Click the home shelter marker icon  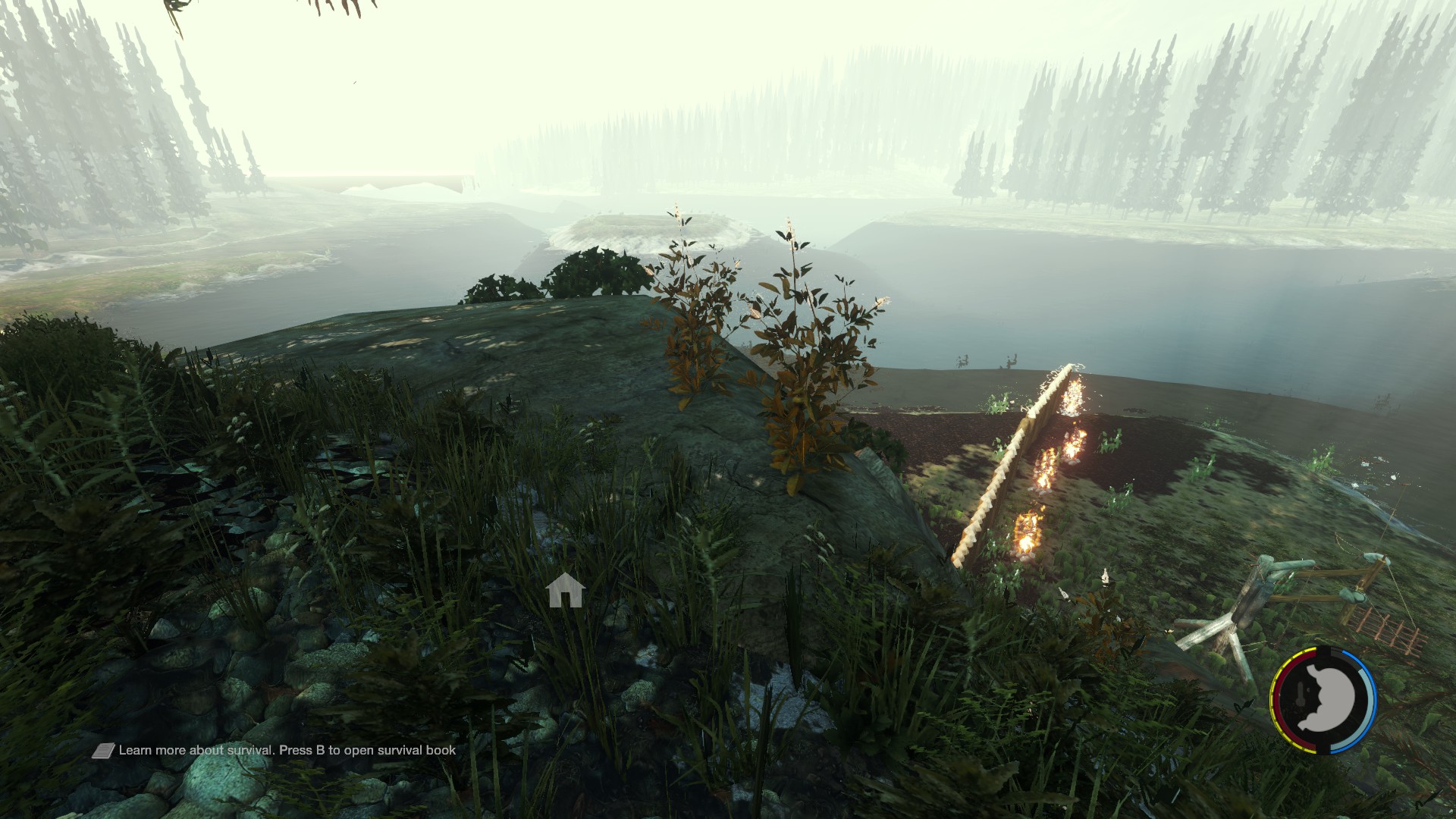(x=565, y=590)
